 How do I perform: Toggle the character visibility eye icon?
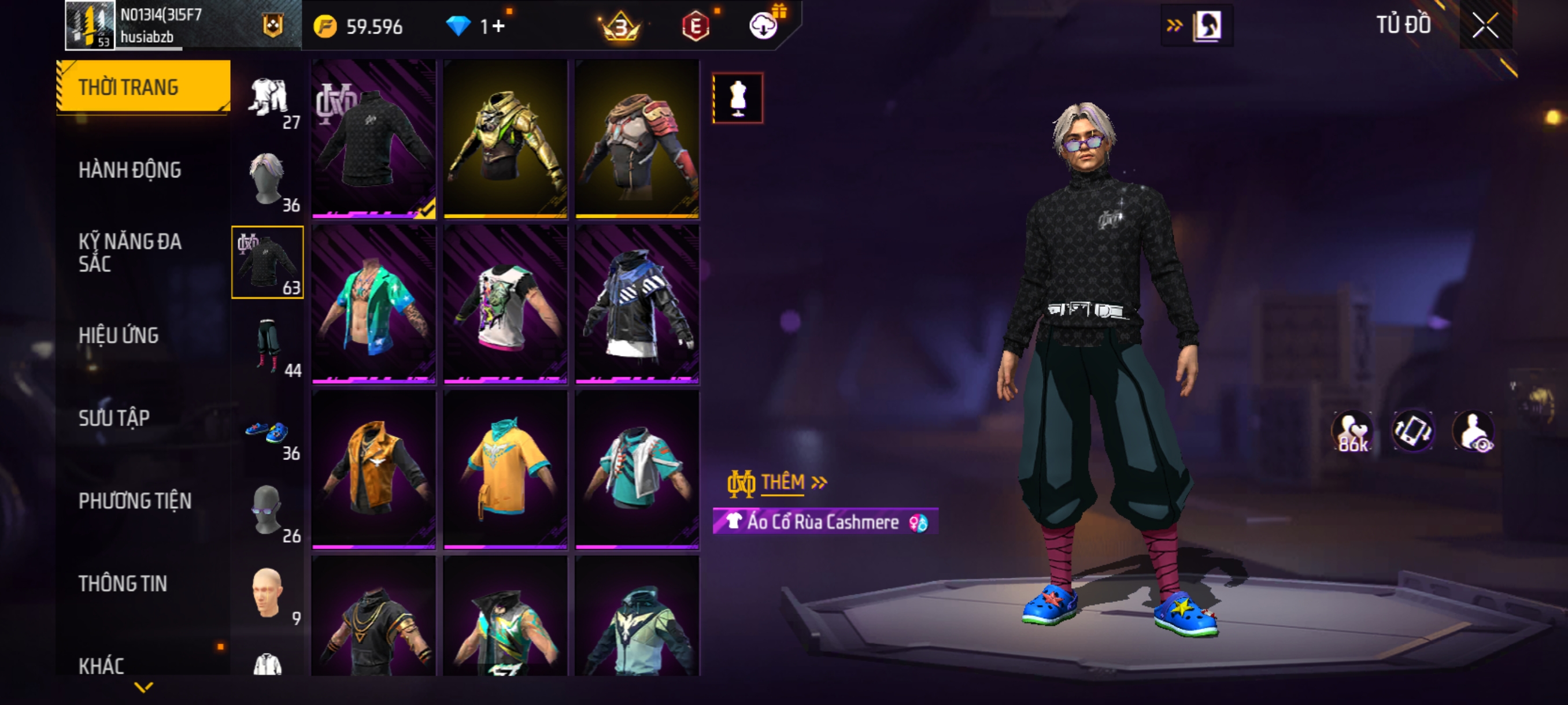1473,432
